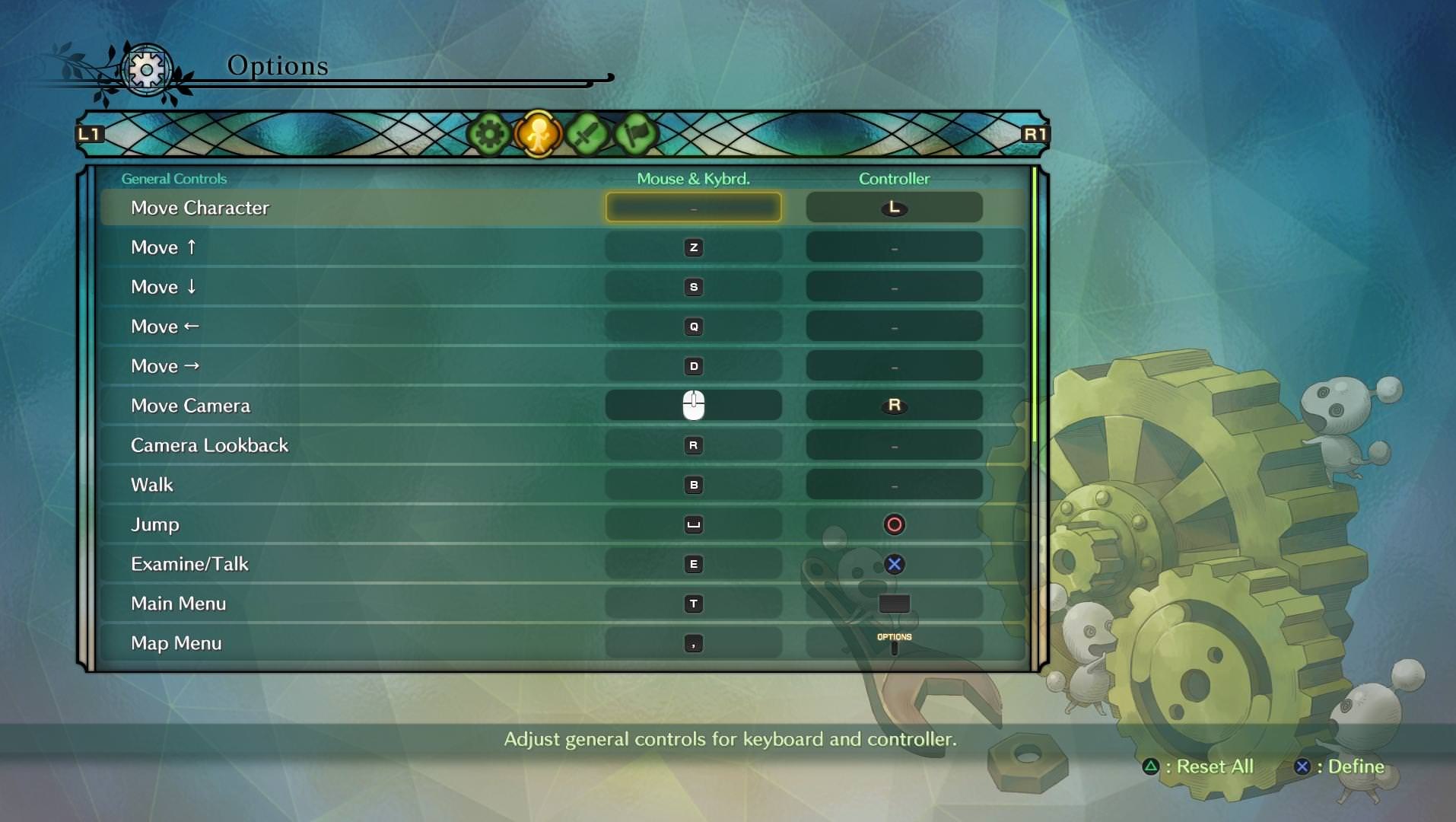This screenshot has height=822, width=1456.
Task: Rebind the Move down key S
Action: [x=693, y=287]
